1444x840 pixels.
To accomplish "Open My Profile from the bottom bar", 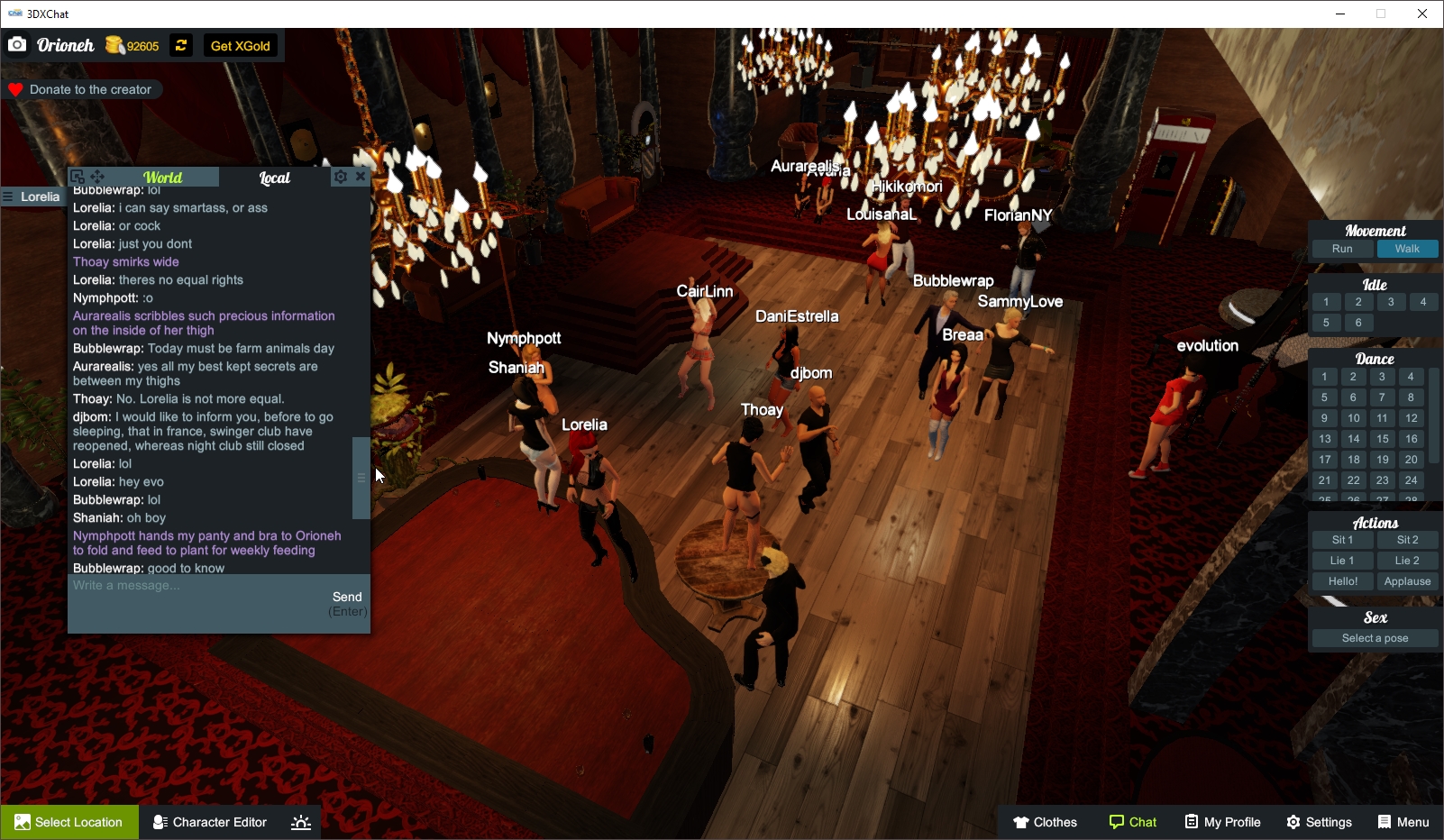I will click(x=1222, y=822).
